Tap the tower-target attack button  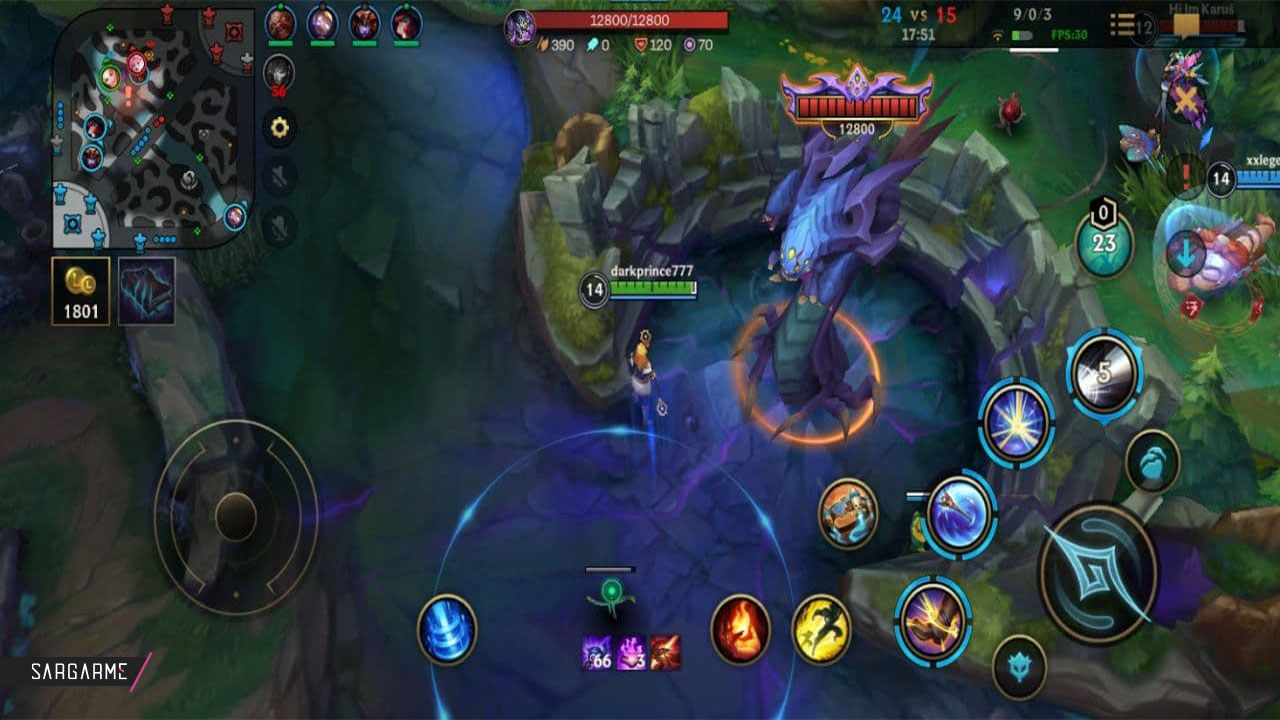(x=1019, y=666)
